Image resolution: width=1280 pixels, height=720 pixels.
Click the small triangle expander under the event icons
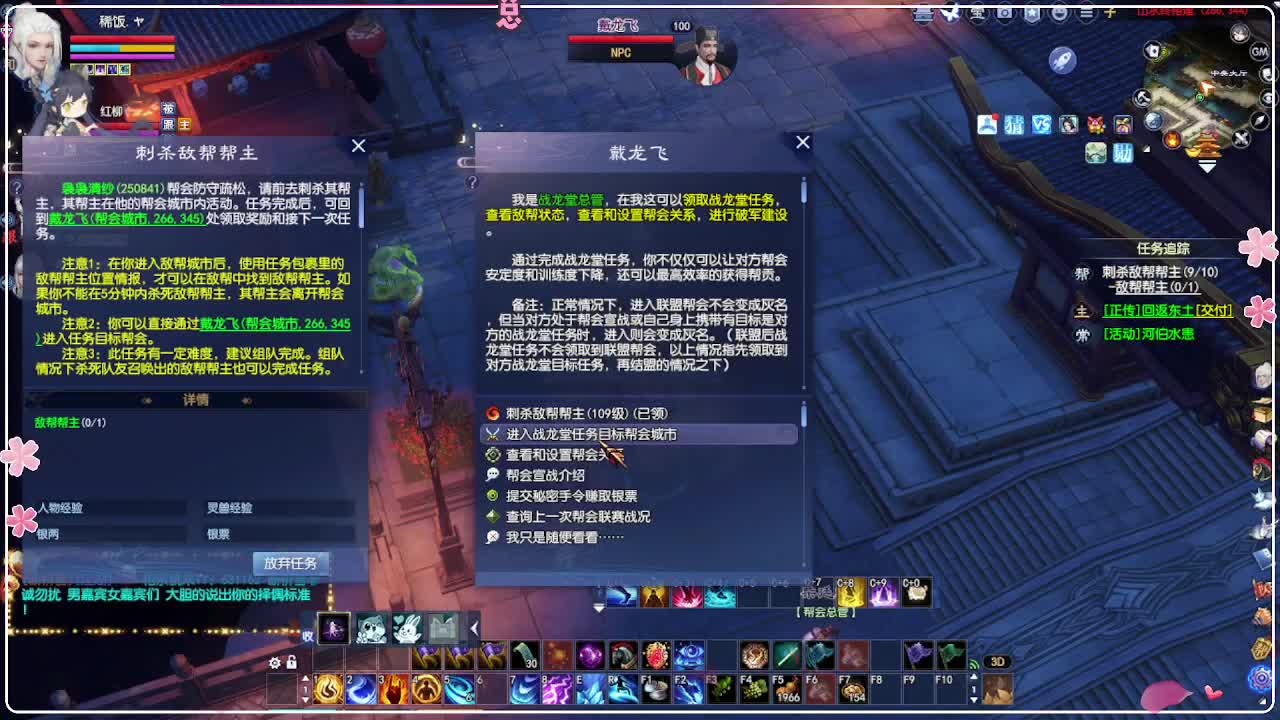pos(1146,149)
